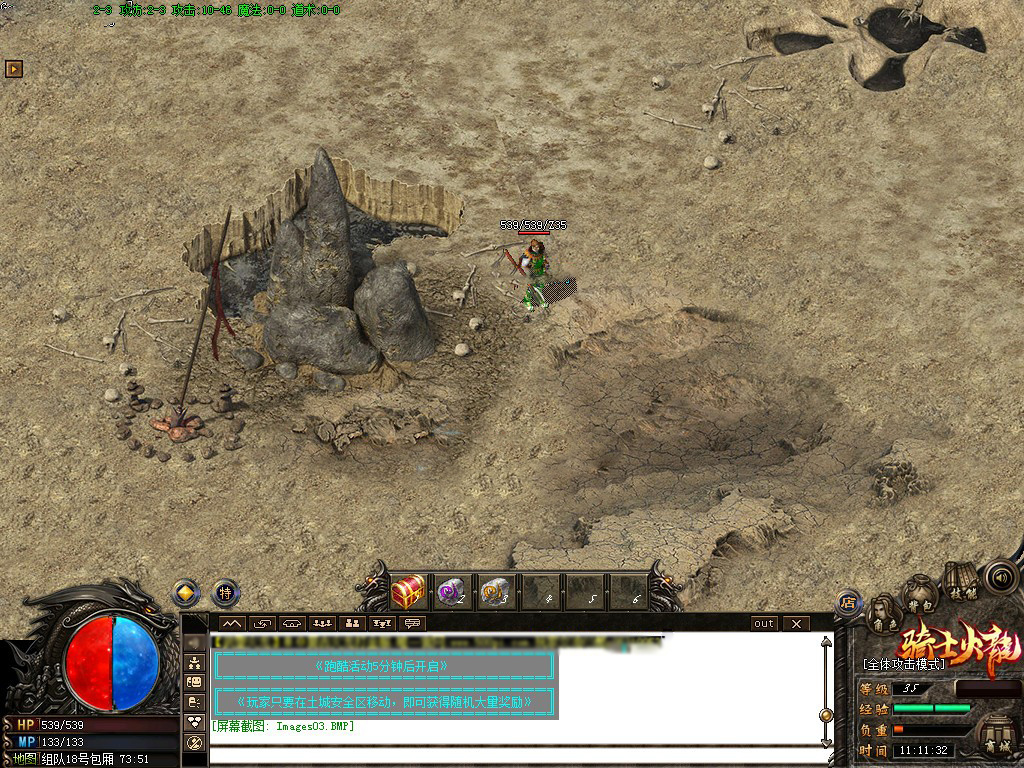The image size is (1024, 768).
Task: Click the heart icon beside the chat
Action: [x=195, y=722]
